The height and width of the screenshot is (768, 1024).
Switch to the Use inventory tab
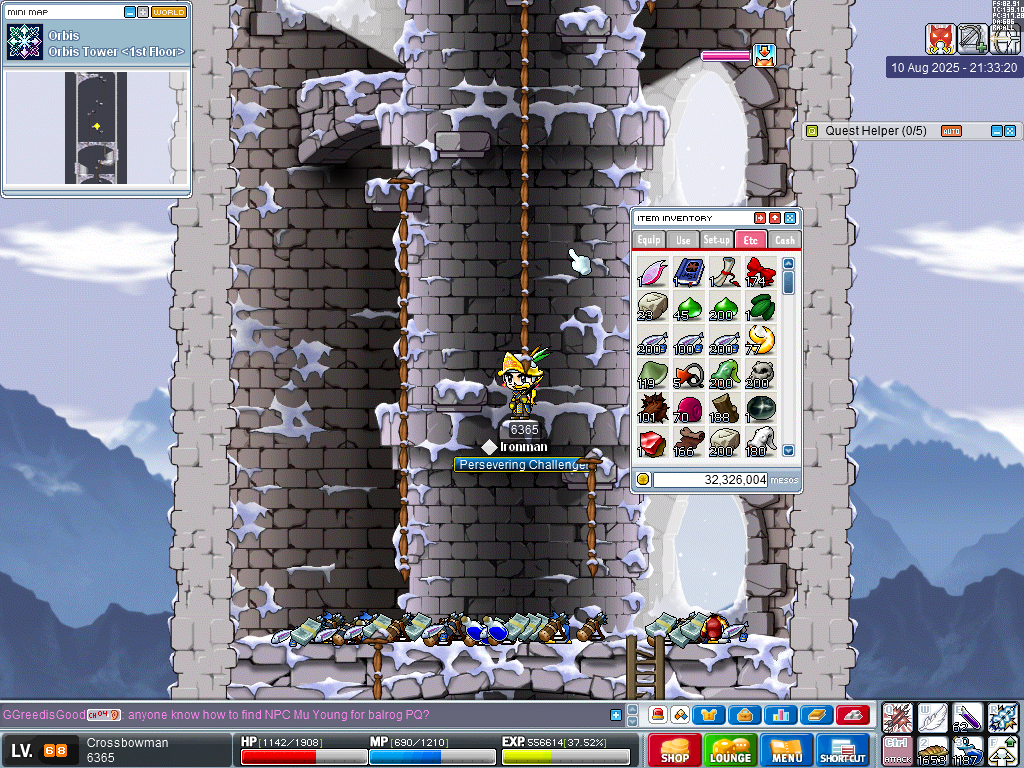point(683,240)
